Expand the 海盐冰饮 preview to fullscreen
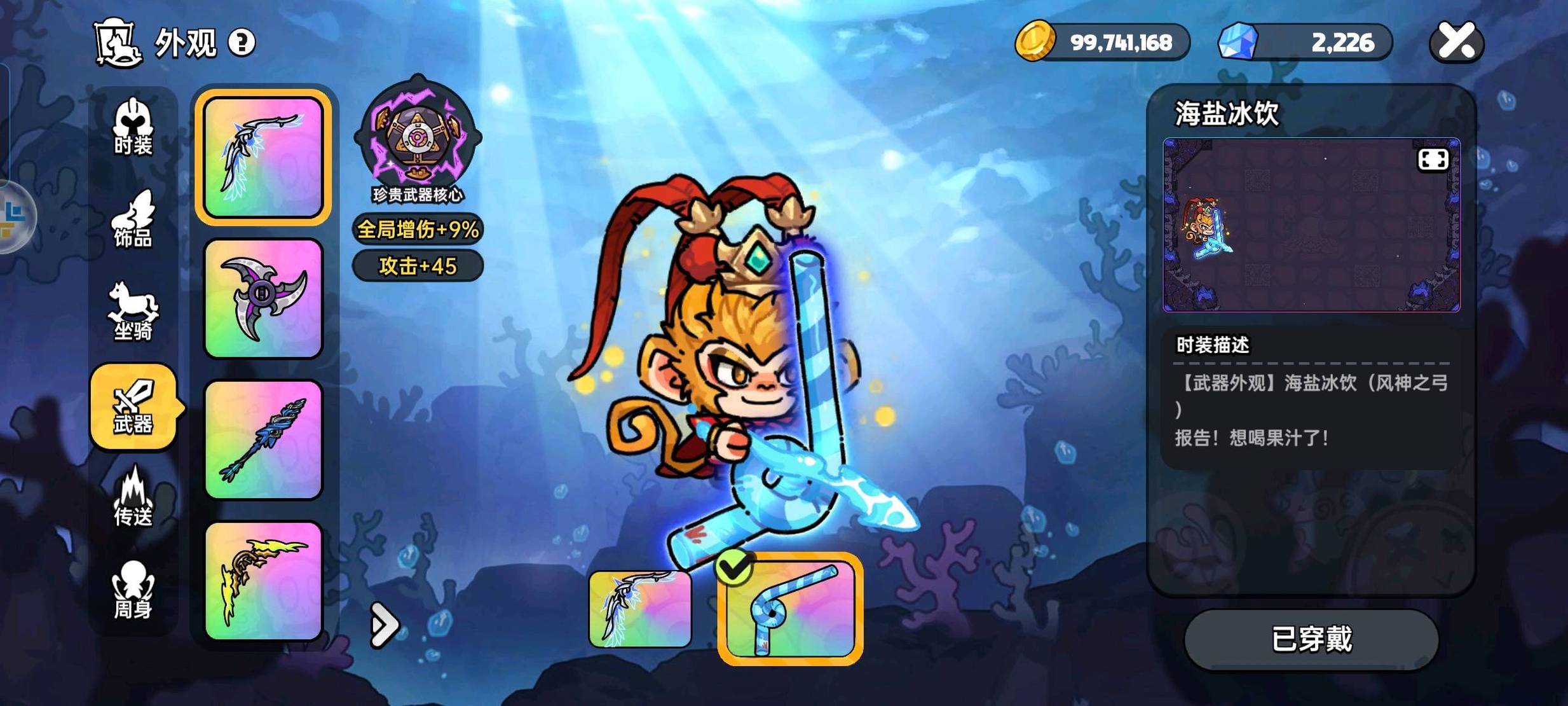The height and width of the screenshot is (706, 1568). pyautogui.click(x=1433, y=159)
